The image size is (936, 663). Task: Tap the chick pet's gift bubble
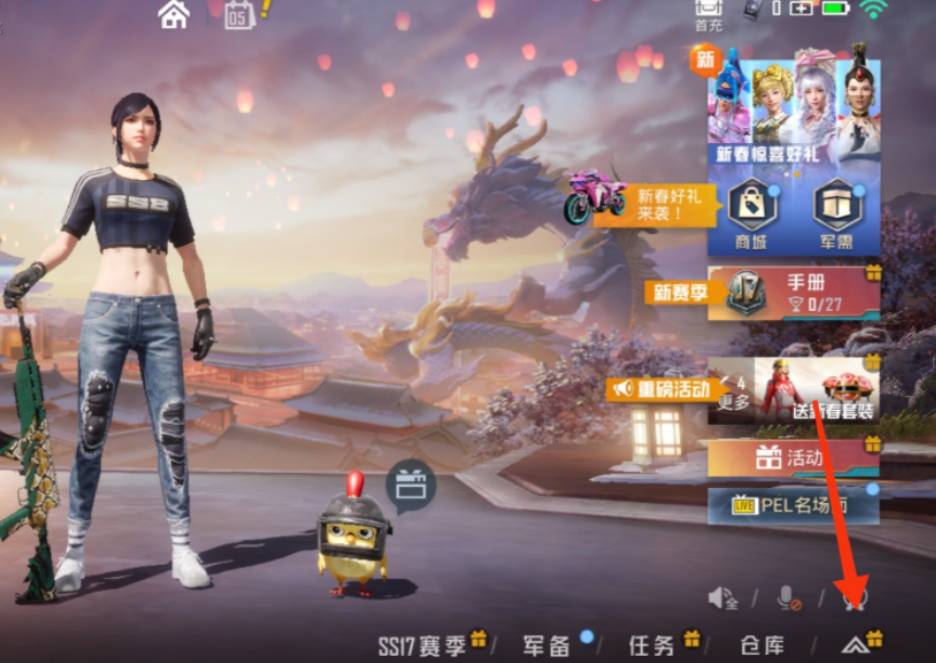[x=407, y=487]
